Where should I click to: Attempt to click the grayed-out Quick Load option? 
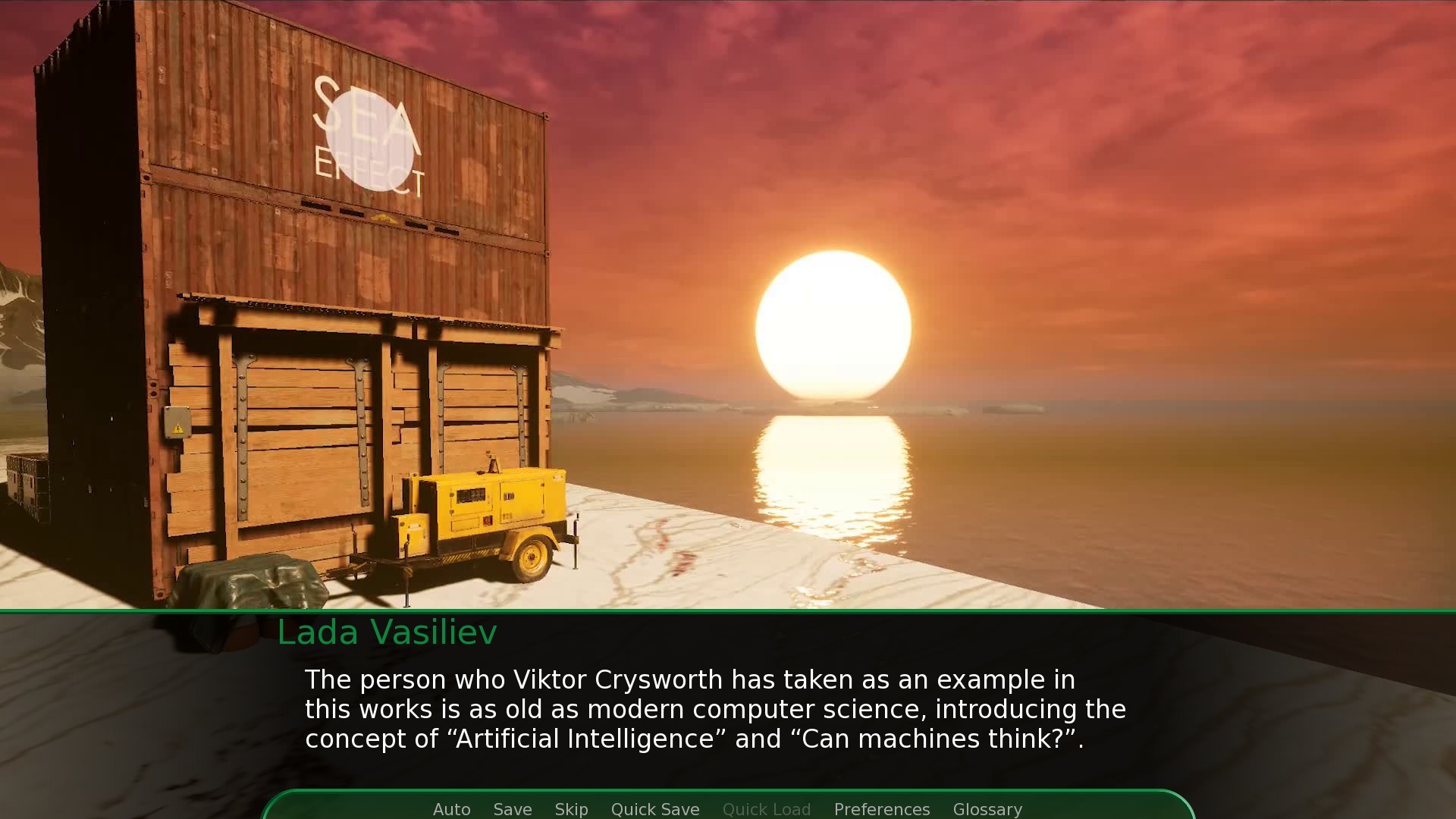[x=767, y=809]
